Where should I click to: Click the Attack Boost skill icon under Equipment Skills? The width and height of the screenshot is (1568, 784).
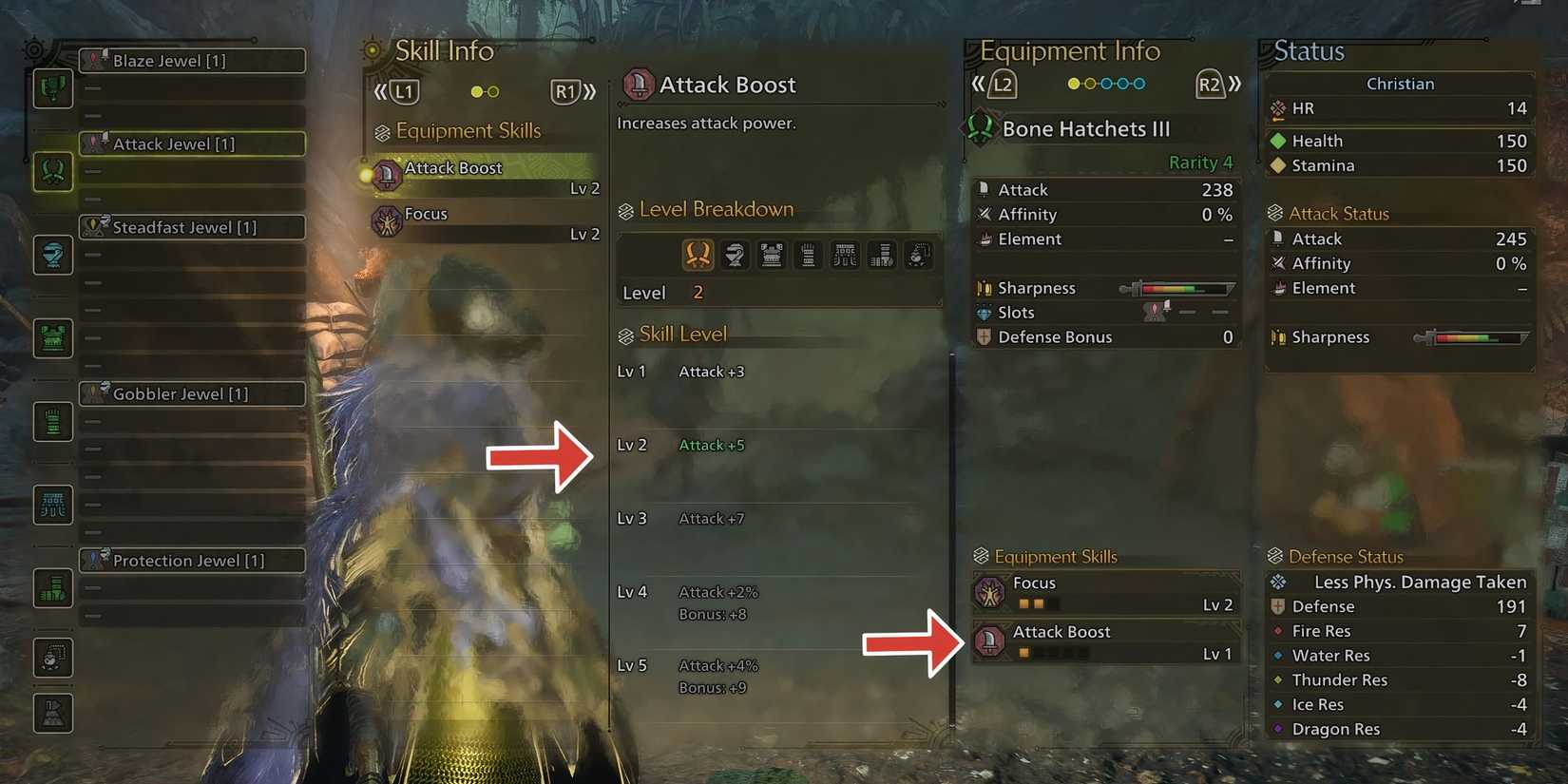point(989,641)
